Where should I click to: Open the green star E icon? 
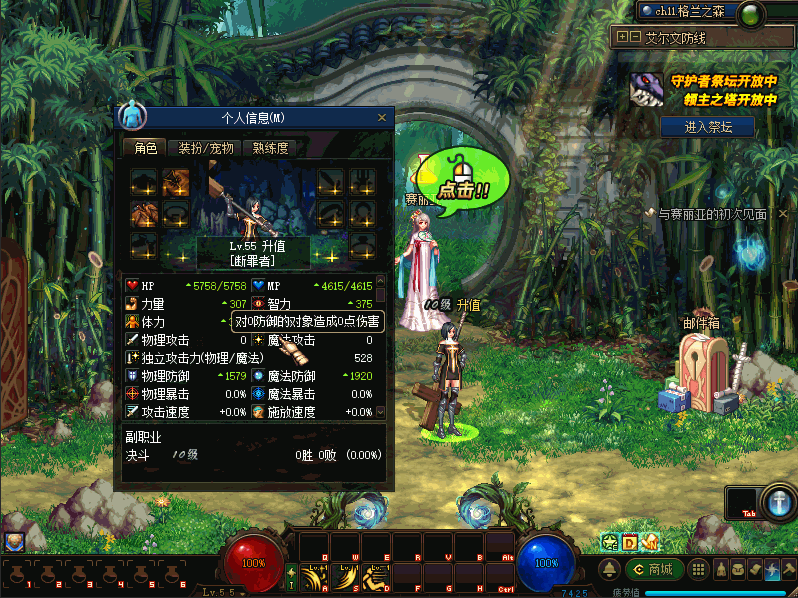click(609, 542)
